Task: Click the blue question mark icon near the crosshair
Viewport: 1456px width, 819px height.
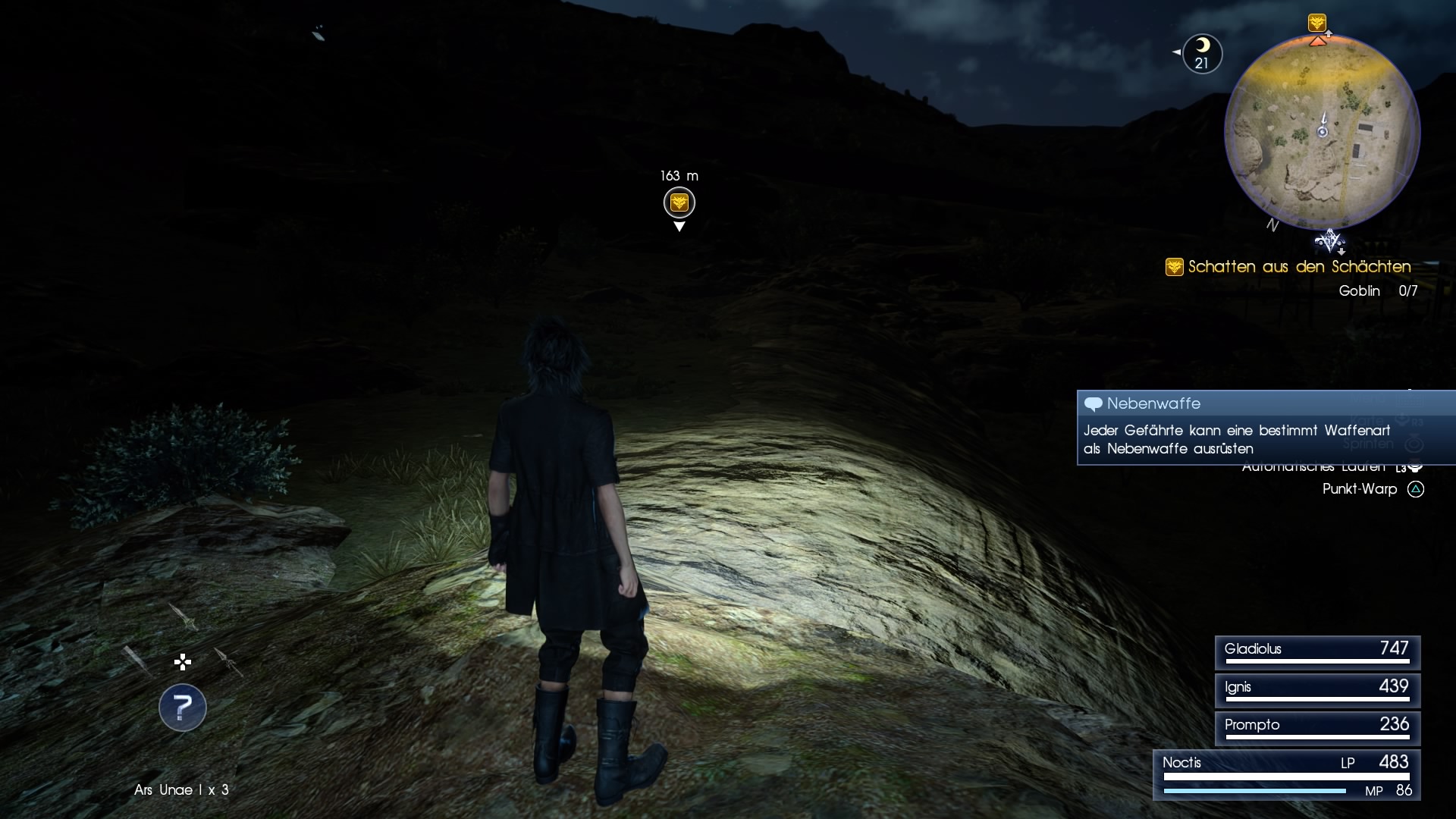Action: tap(182, 708)
